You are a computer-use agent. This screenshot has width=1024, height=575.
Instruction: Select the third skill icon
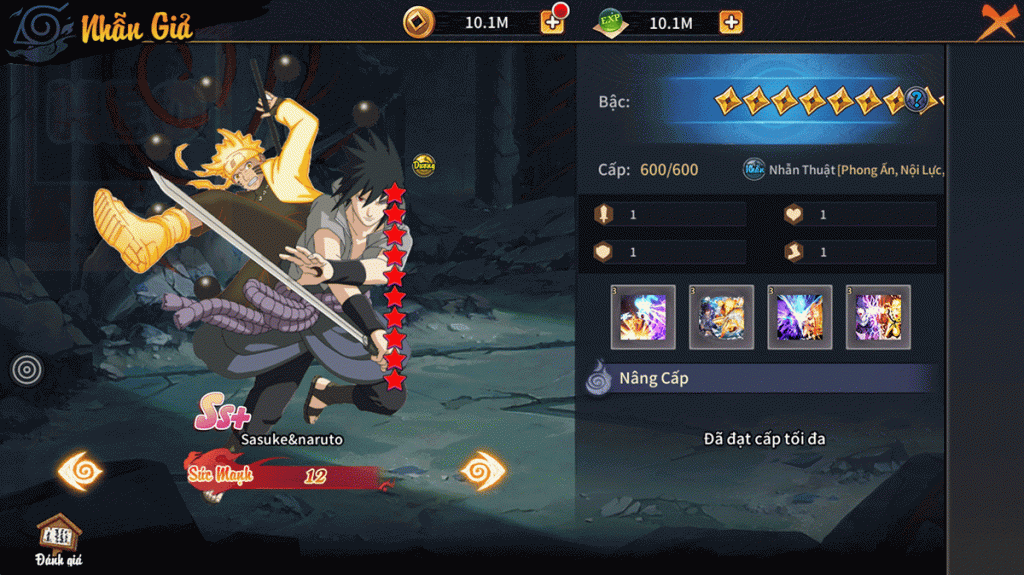[800, 317]
